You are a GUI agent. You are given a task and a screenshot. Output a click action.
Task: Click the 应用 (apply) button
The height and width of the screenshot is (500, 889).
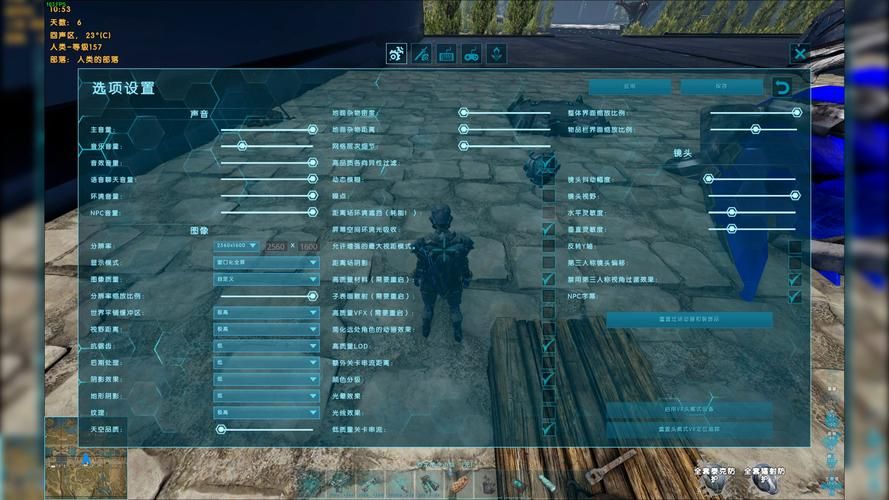pyautogui.click(x=629, y=87)
